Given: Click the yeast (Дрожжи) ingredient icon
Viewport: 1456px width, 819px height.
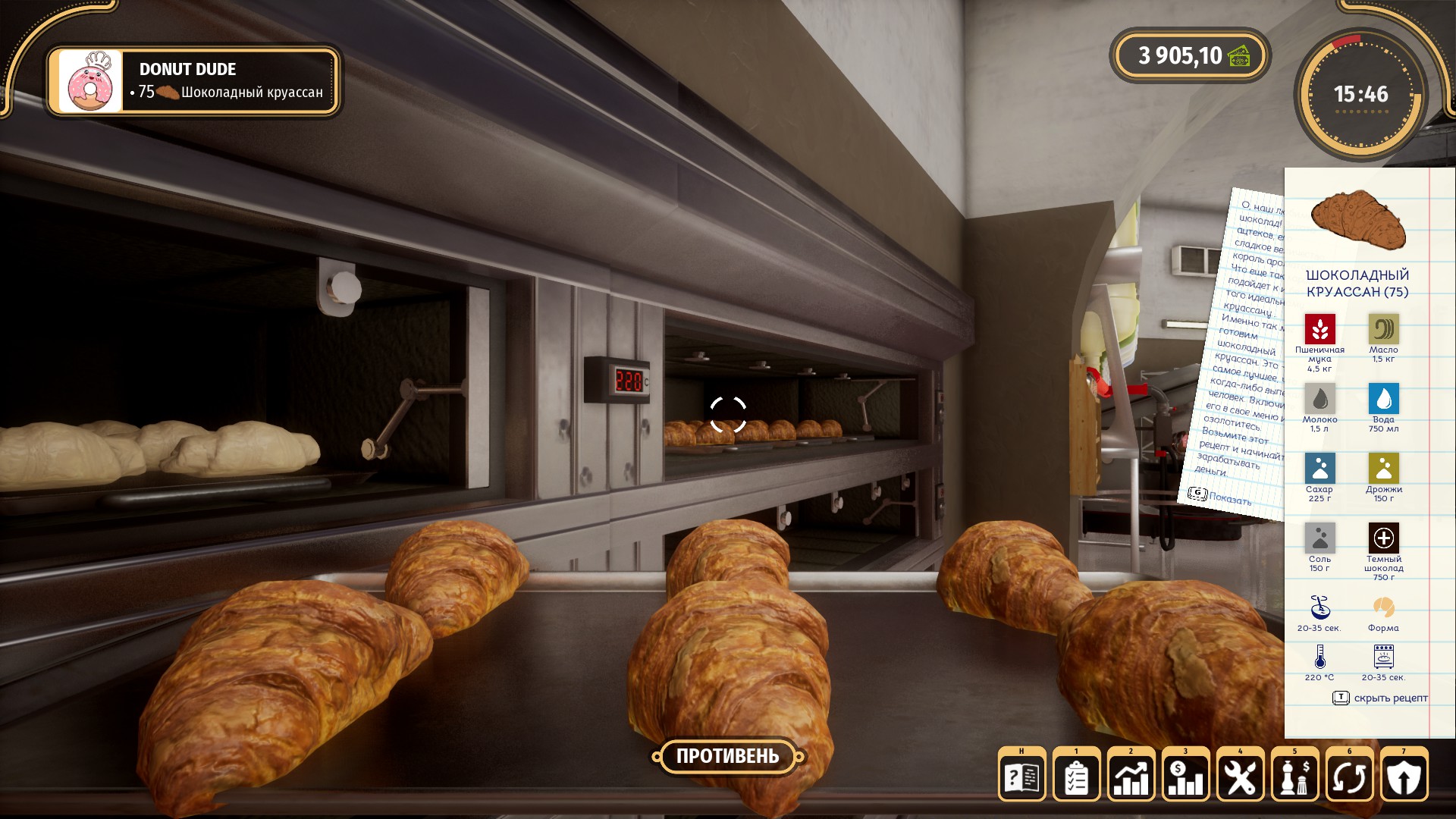Looking at the screenshot, I should pos(1383,469).
